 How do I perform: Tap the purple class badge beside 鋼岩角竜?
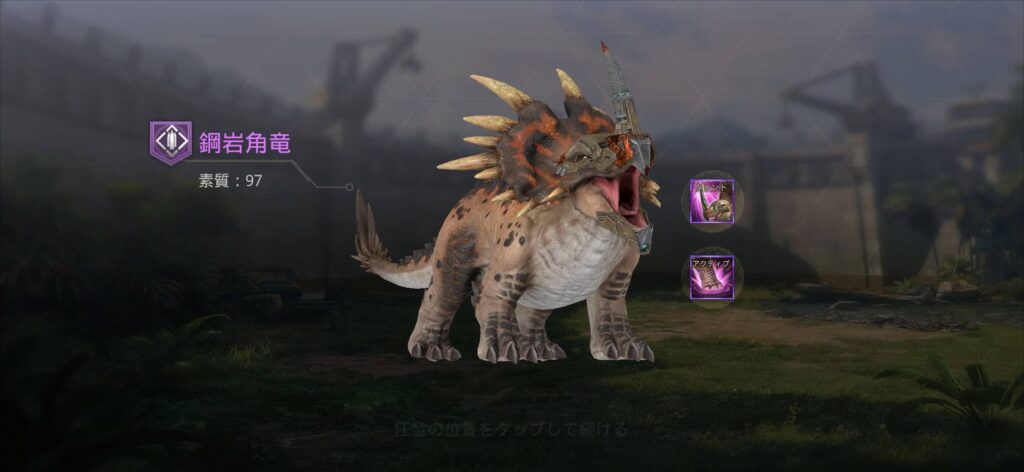pos(170,142)
